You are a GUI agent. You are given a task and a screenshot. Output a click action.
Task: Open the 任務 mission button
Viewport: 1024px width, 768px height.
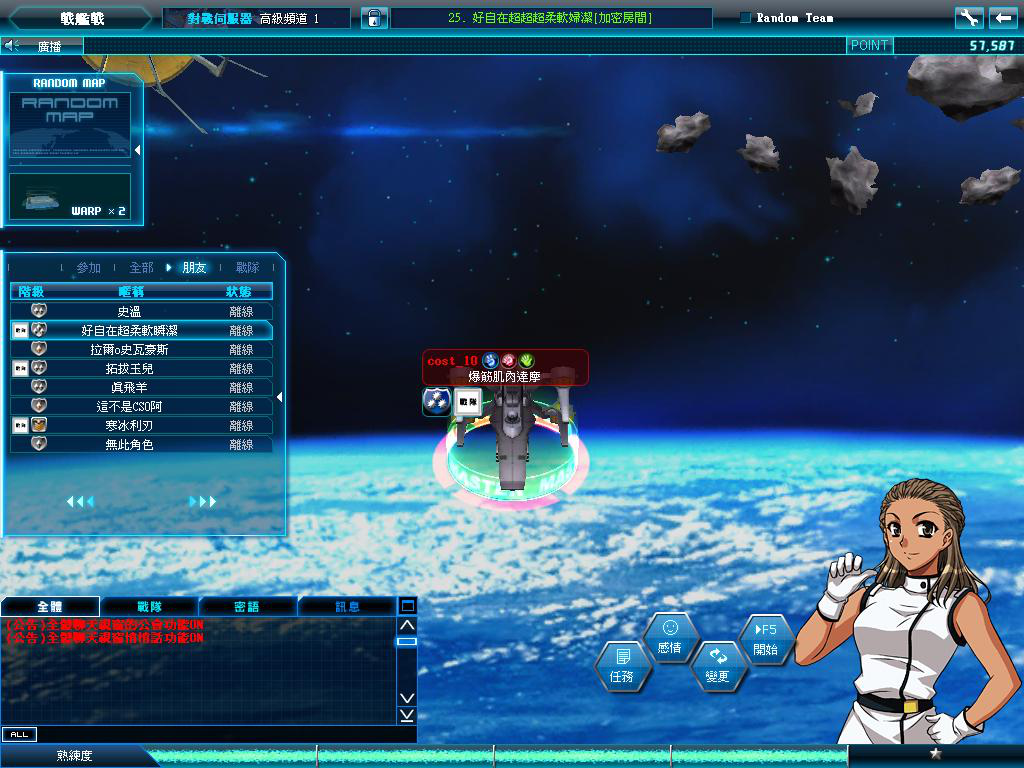621,667
